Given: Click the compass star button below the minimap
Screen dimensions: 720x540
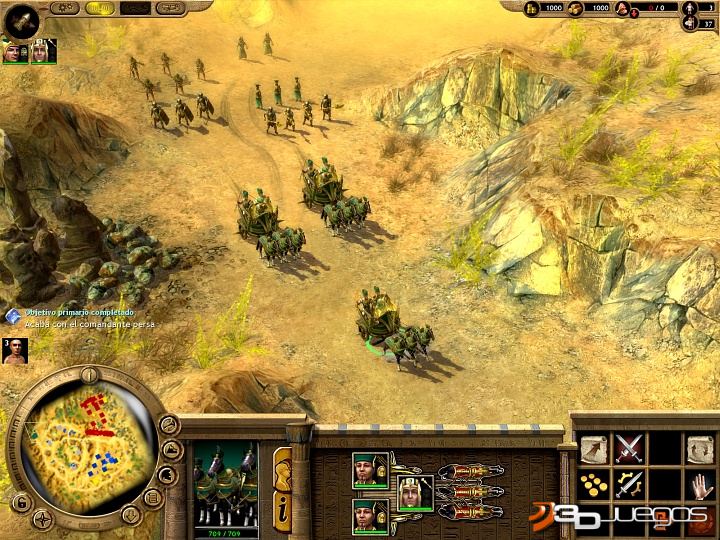Looking at the screenshot, I should point(43,517).
